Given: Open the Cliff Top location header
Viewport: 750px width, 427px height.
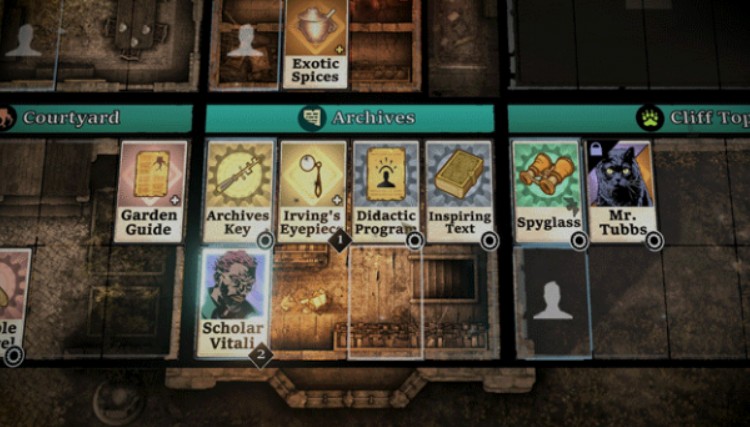Looking at the screenshot, I should [690, 118].
